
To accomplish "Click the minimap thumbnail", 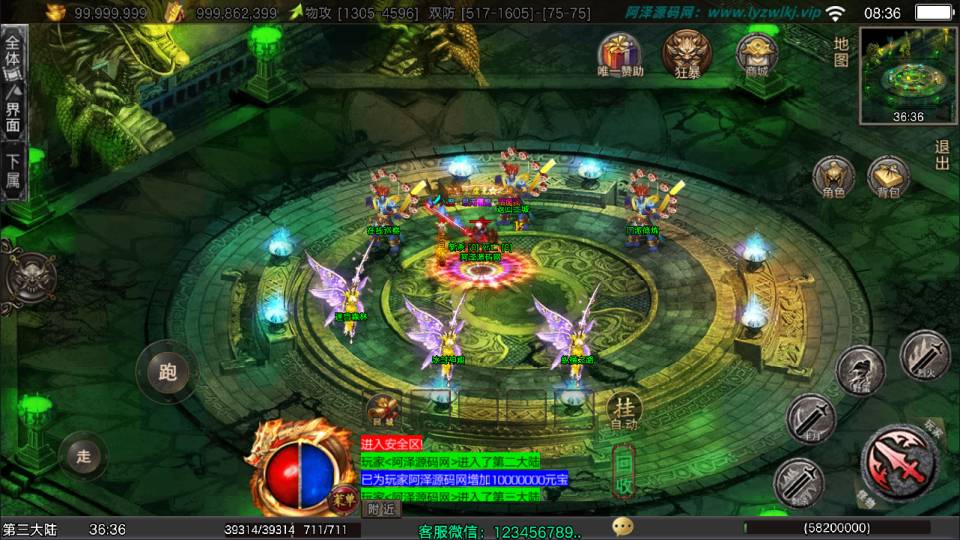I will [907, 73].
